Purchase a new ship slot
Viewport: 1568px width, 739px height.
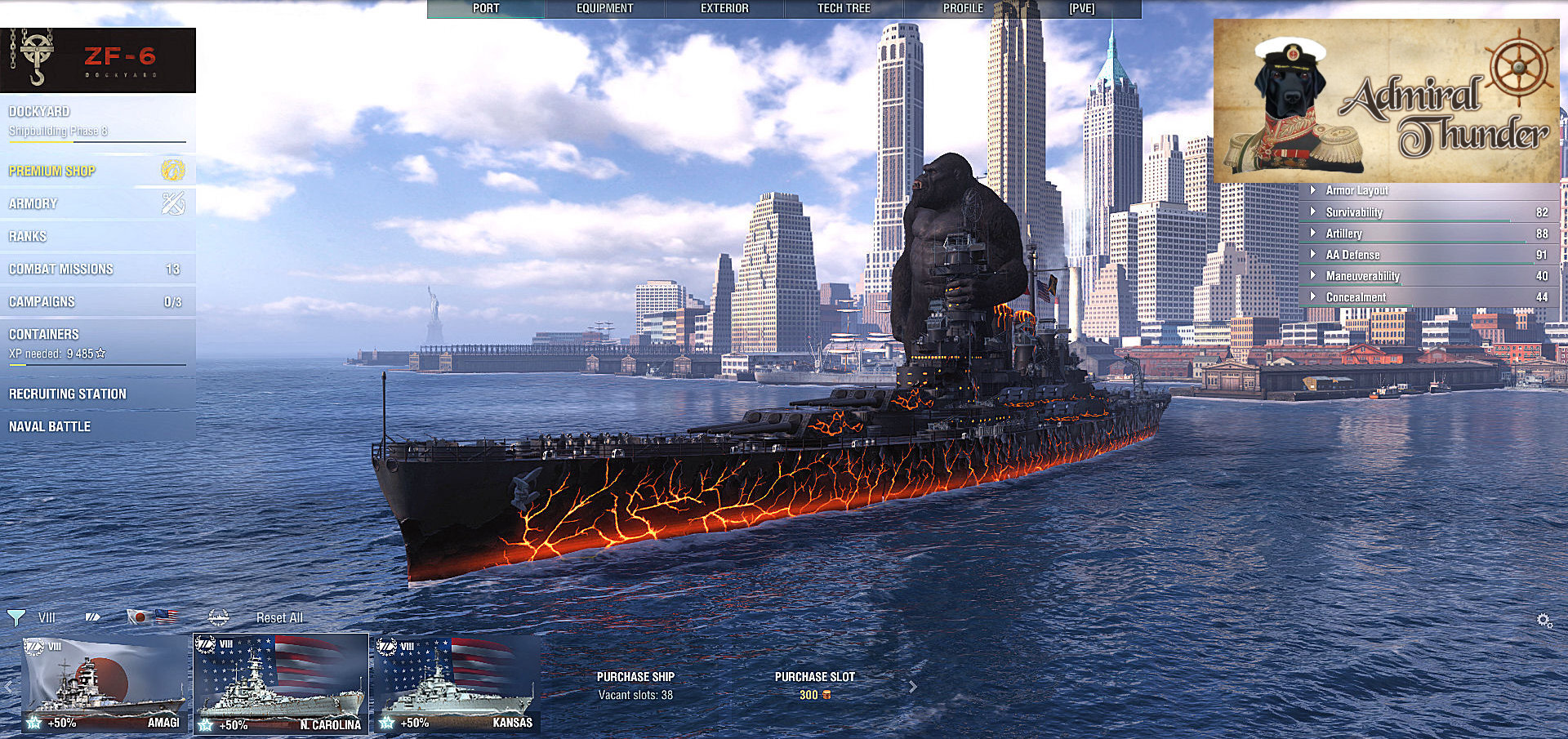814,685
